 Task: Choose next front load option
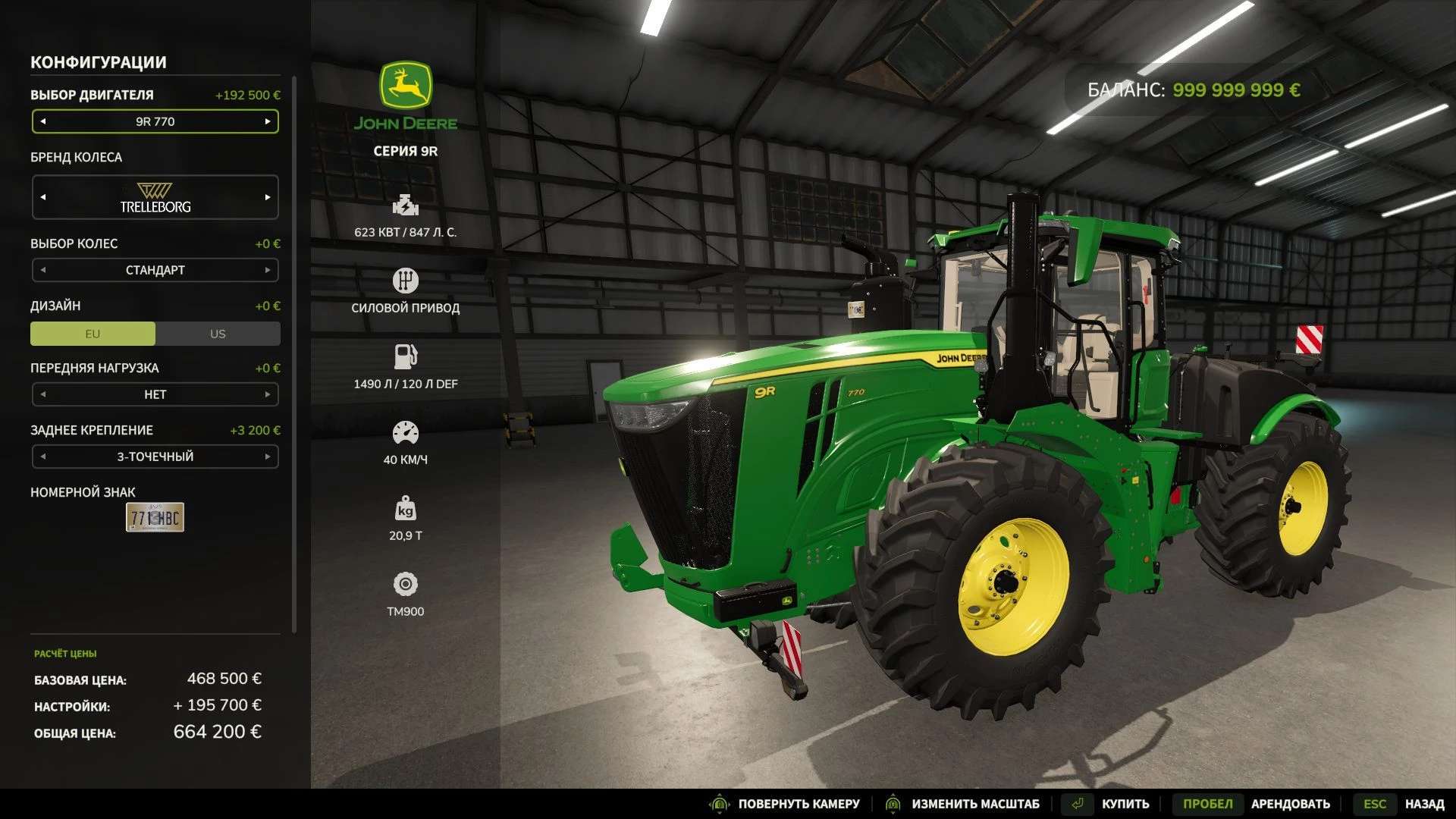[x=268, y=394]
